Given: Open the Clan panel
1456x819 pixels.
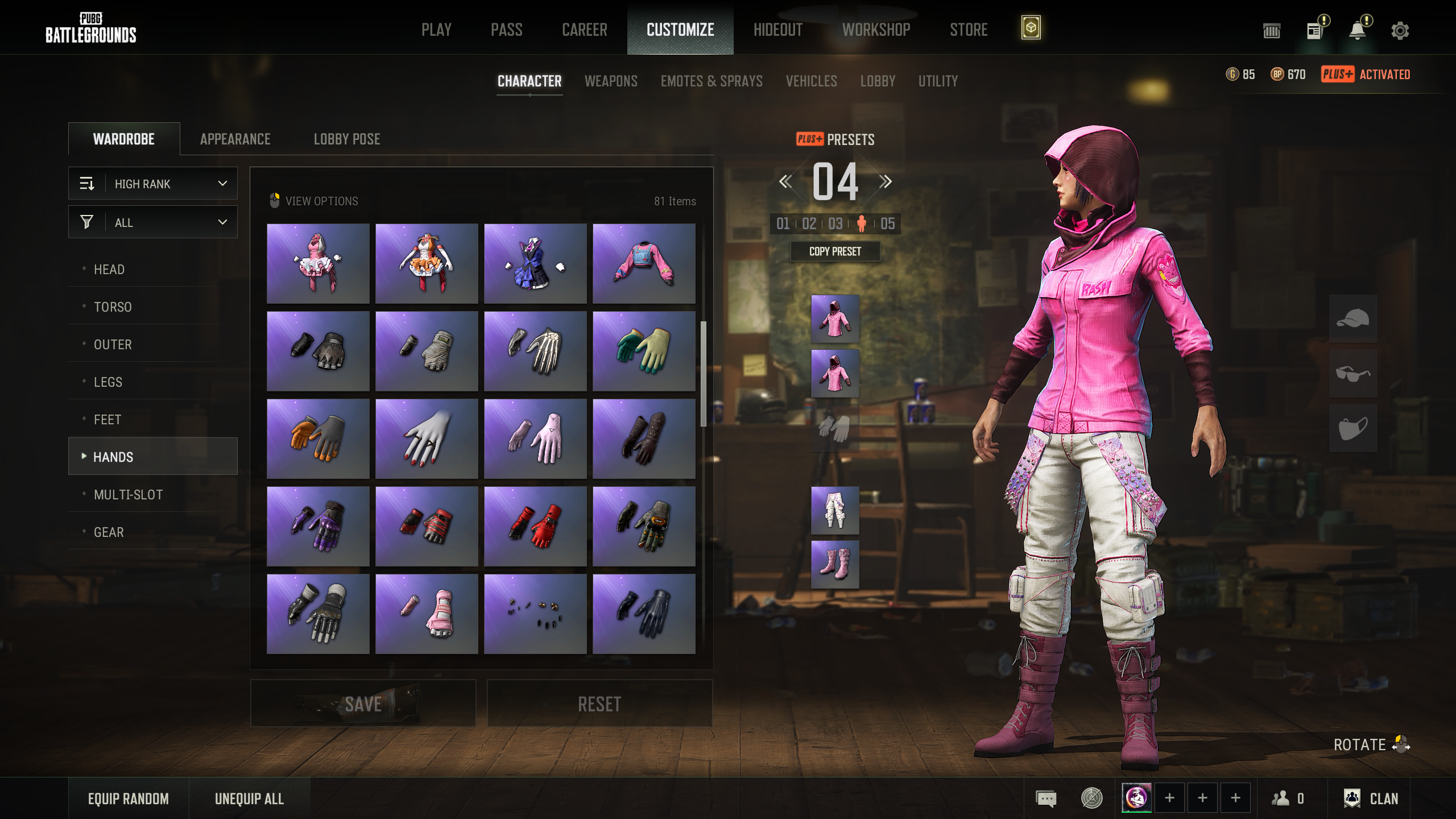Looking at the screenshot, I should (x=1371, y=799).
